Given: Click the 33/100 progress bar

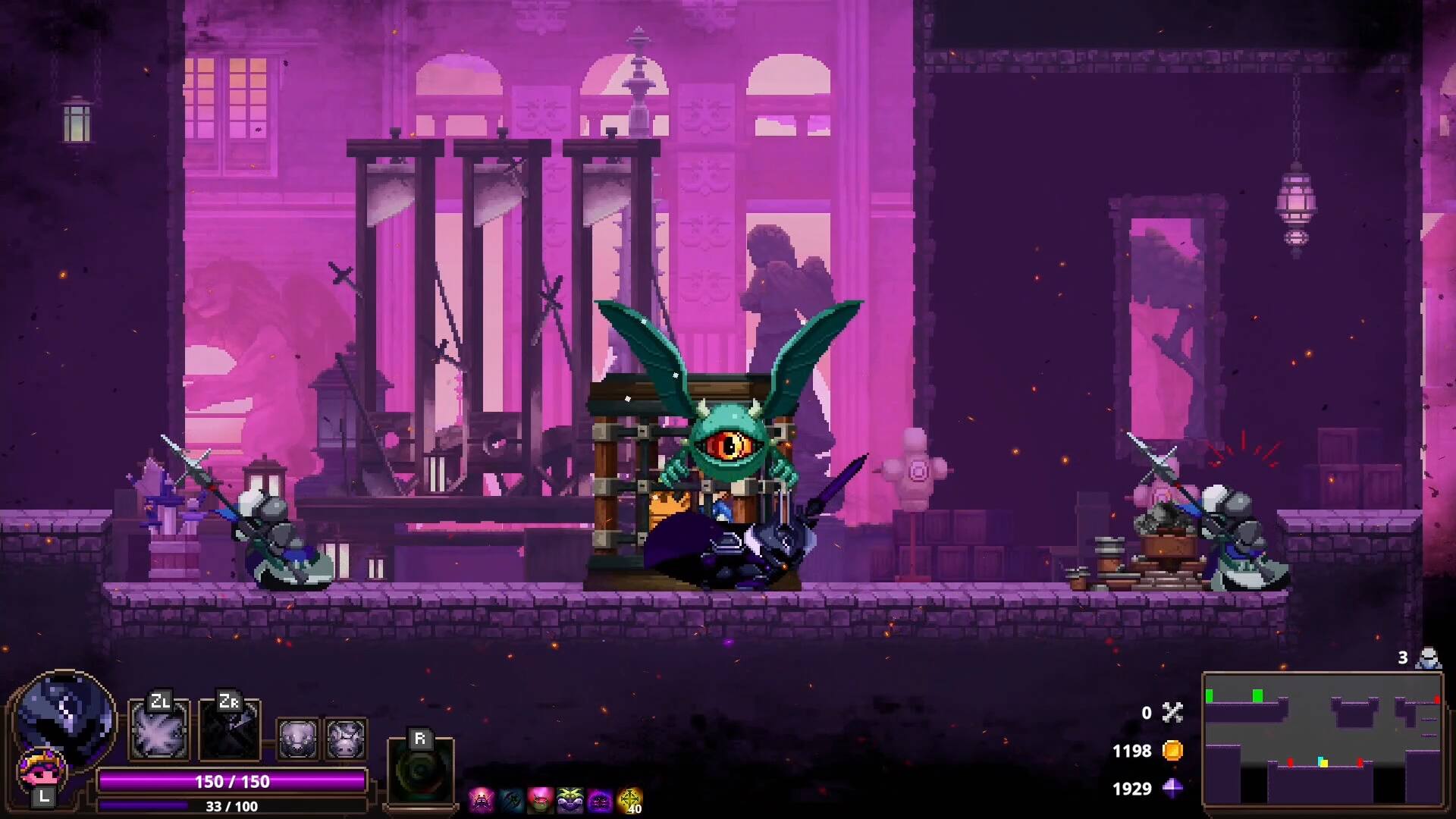Looking at the screenshot, I should pyautogui.click(x=230, y=807).
